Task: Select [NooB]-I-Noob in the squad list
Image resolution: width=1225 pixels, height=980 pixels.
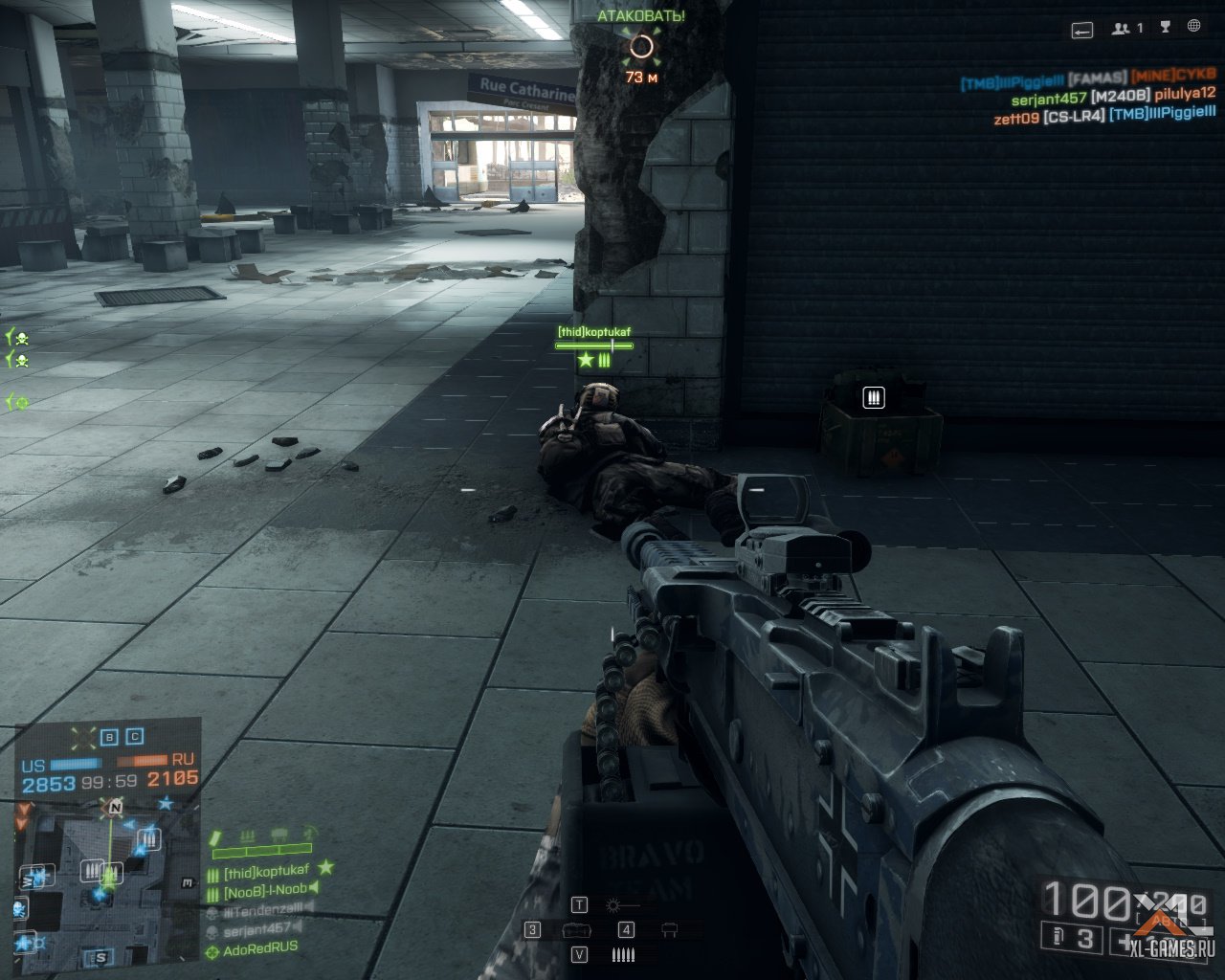Action: (x=265, y=890)
